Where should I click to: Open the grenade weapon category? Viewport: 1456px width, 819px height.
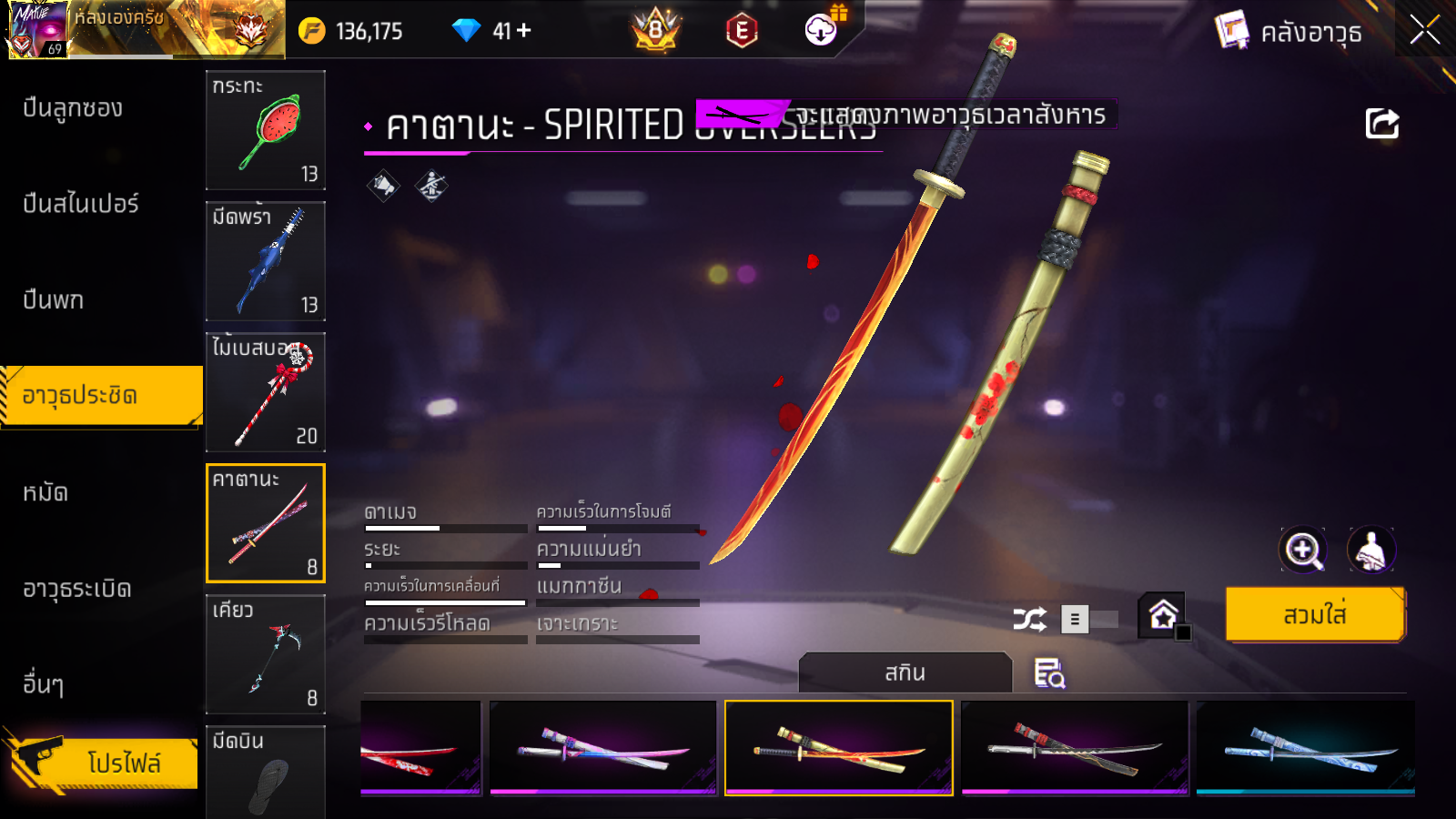tap(77, 589)
